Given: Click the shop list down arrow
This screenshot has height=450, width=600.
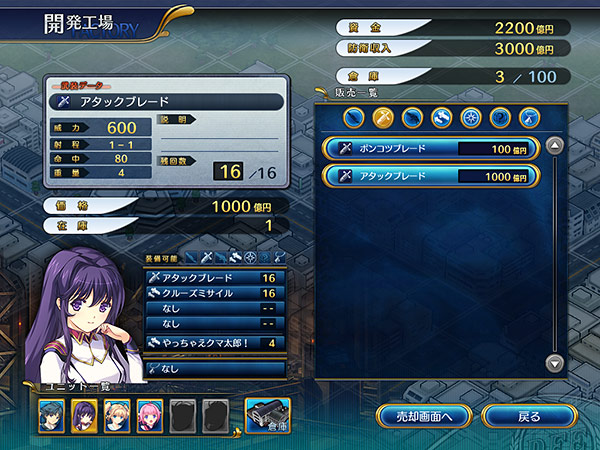Looking at the screenshot, I should click(555, 362).
